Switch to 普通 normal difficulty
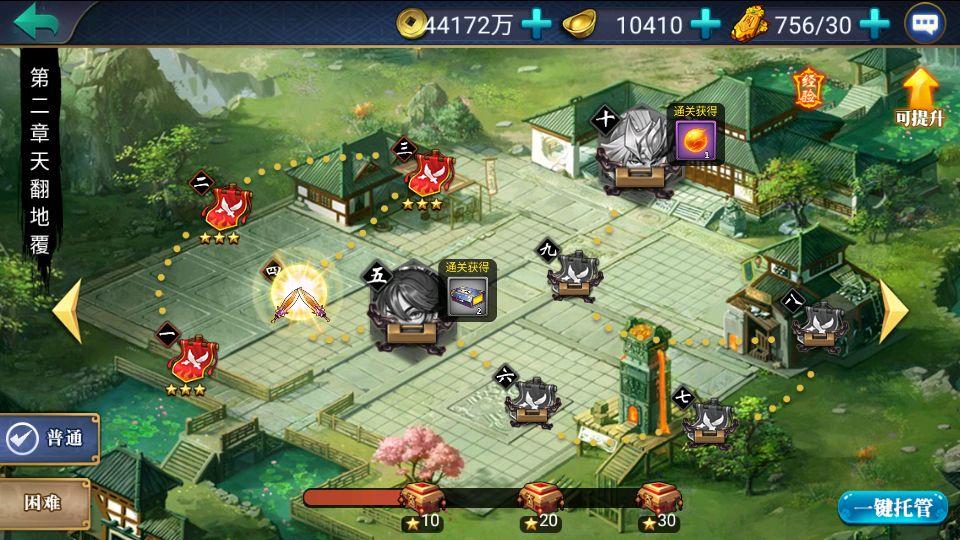The width and height of the screenshot is (960, 540). click(51, 439)
